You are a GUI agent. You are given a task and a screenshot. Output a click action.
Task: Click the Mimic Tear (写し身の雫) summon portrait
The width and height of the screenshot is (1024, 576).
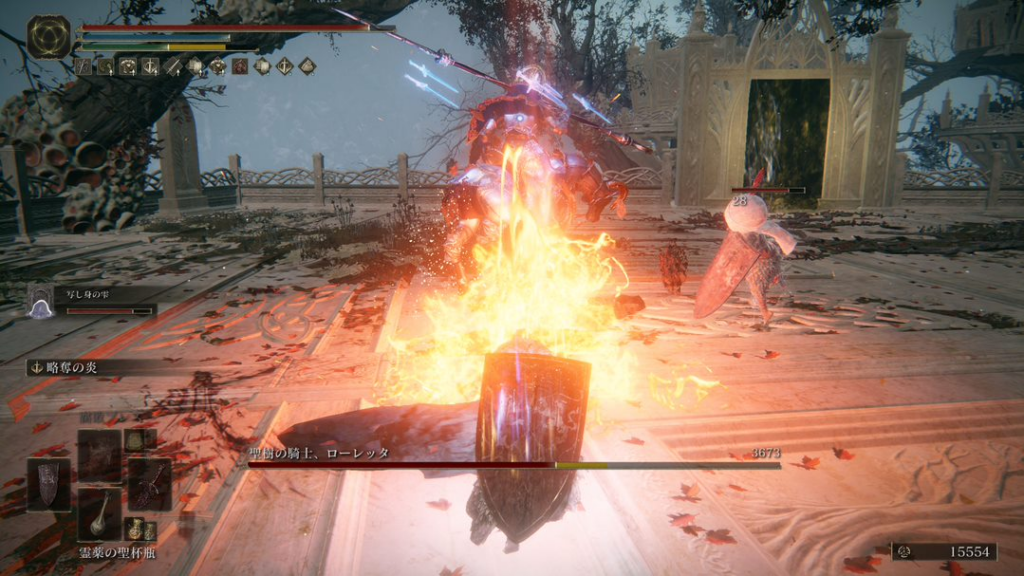pyautogui.click(x=42, y=301)
